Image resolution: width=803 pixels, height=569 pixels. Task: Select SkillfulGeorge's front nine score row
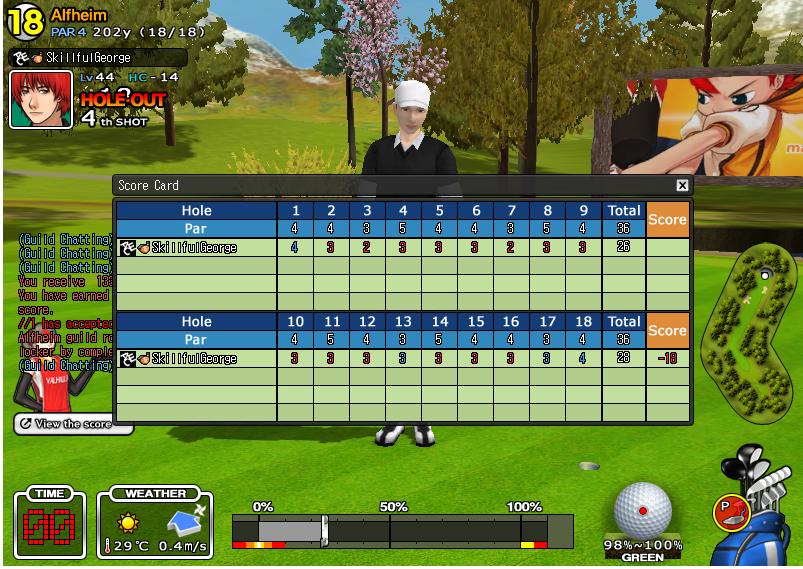[x=400, y=247]
